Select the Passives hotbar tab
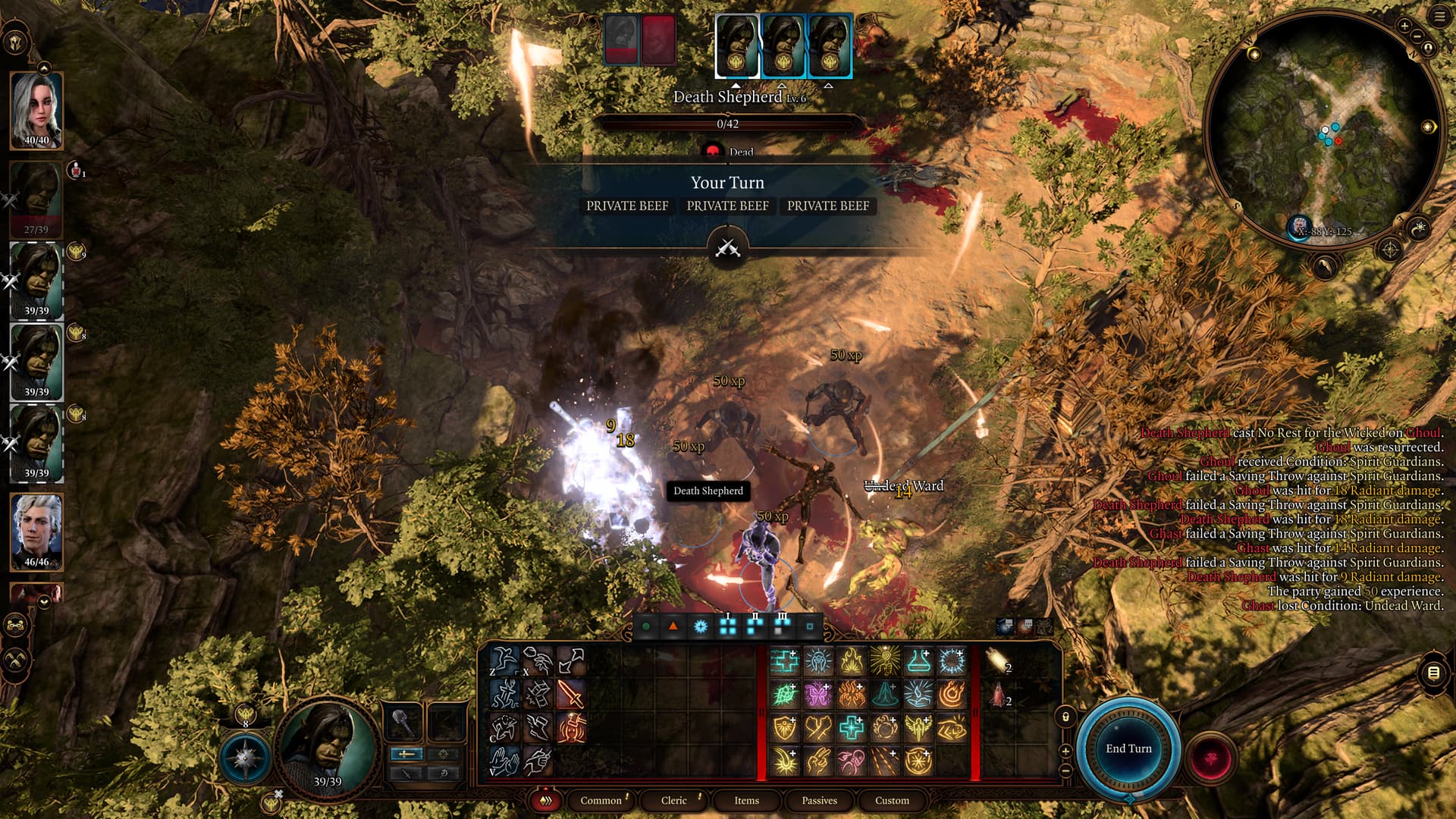This screenshot has height=819, width=1456. (x=819, y=800)
